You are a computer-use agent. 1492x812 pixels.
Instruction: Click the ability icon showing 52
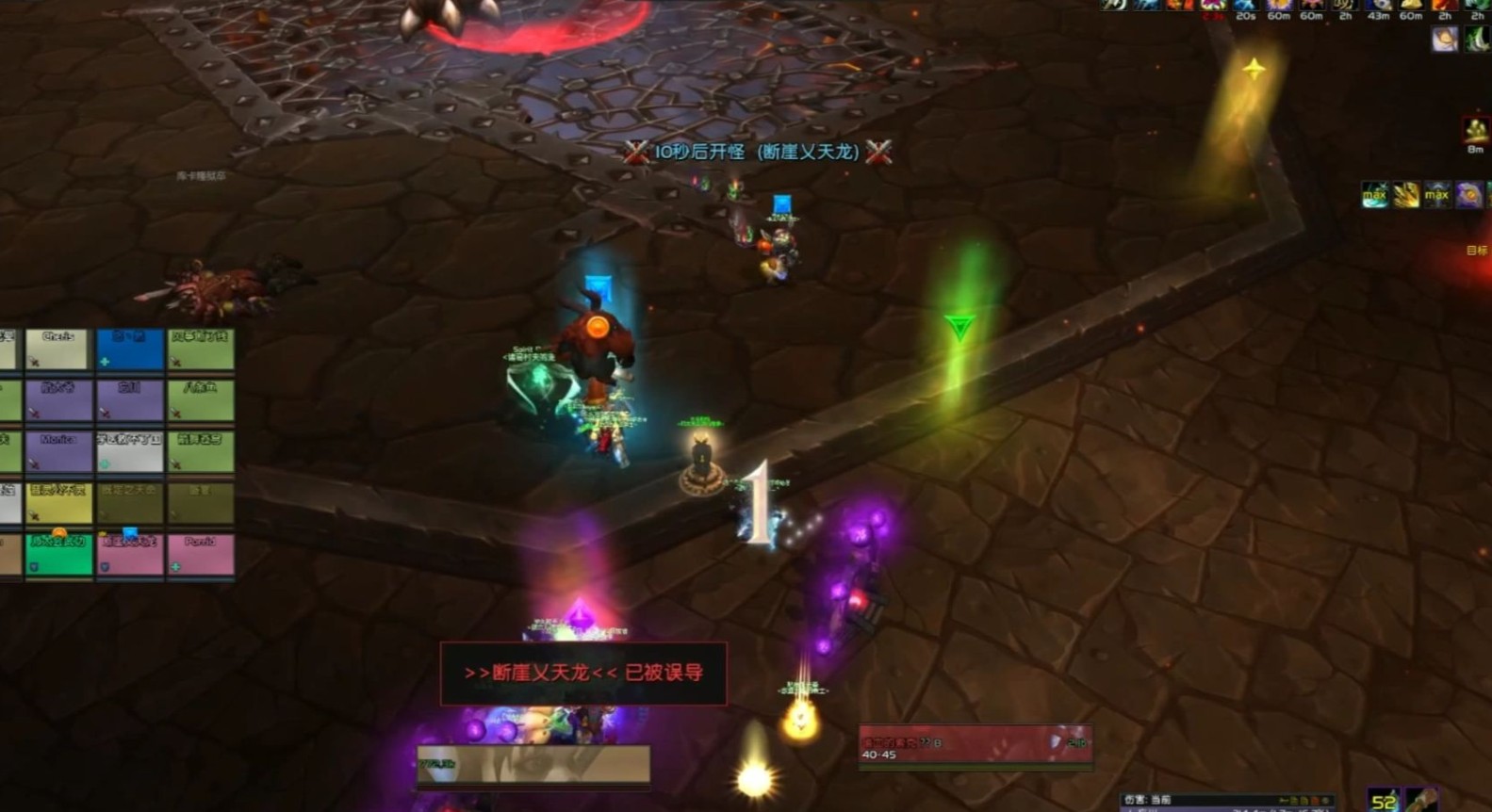pos(1384,800)
